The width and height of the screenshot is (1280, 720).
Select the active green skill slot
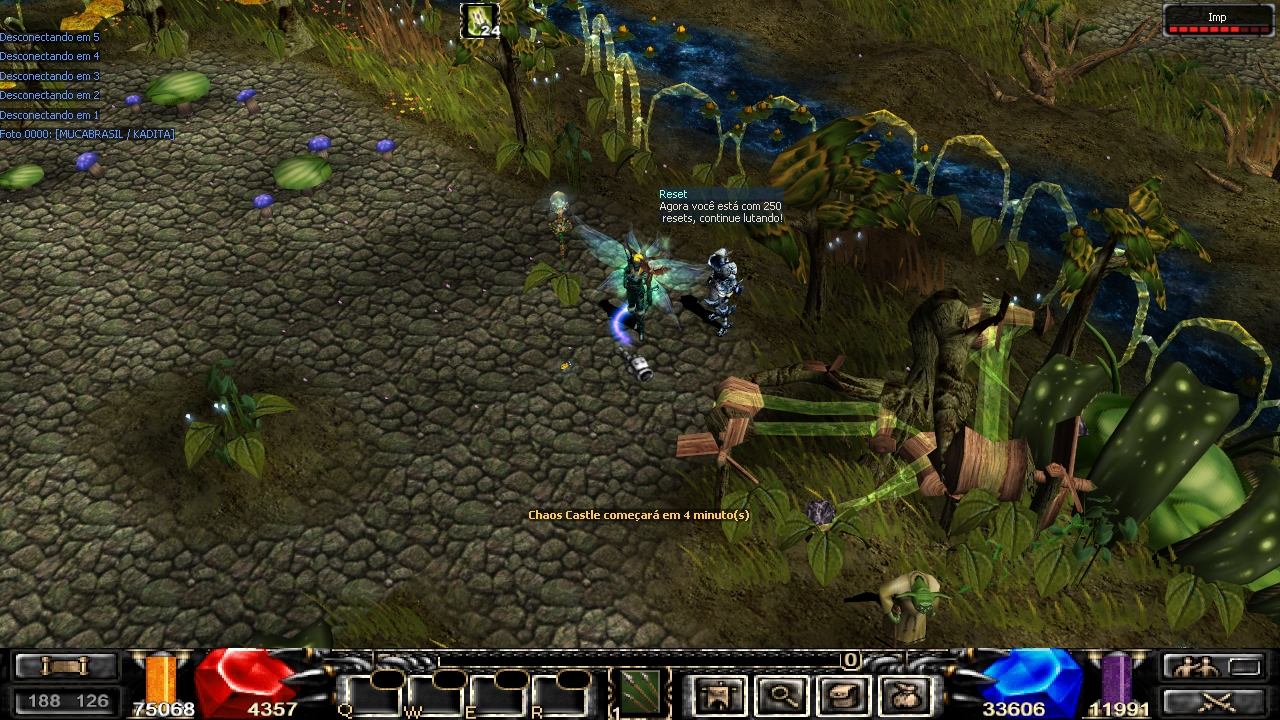point(640,692)
